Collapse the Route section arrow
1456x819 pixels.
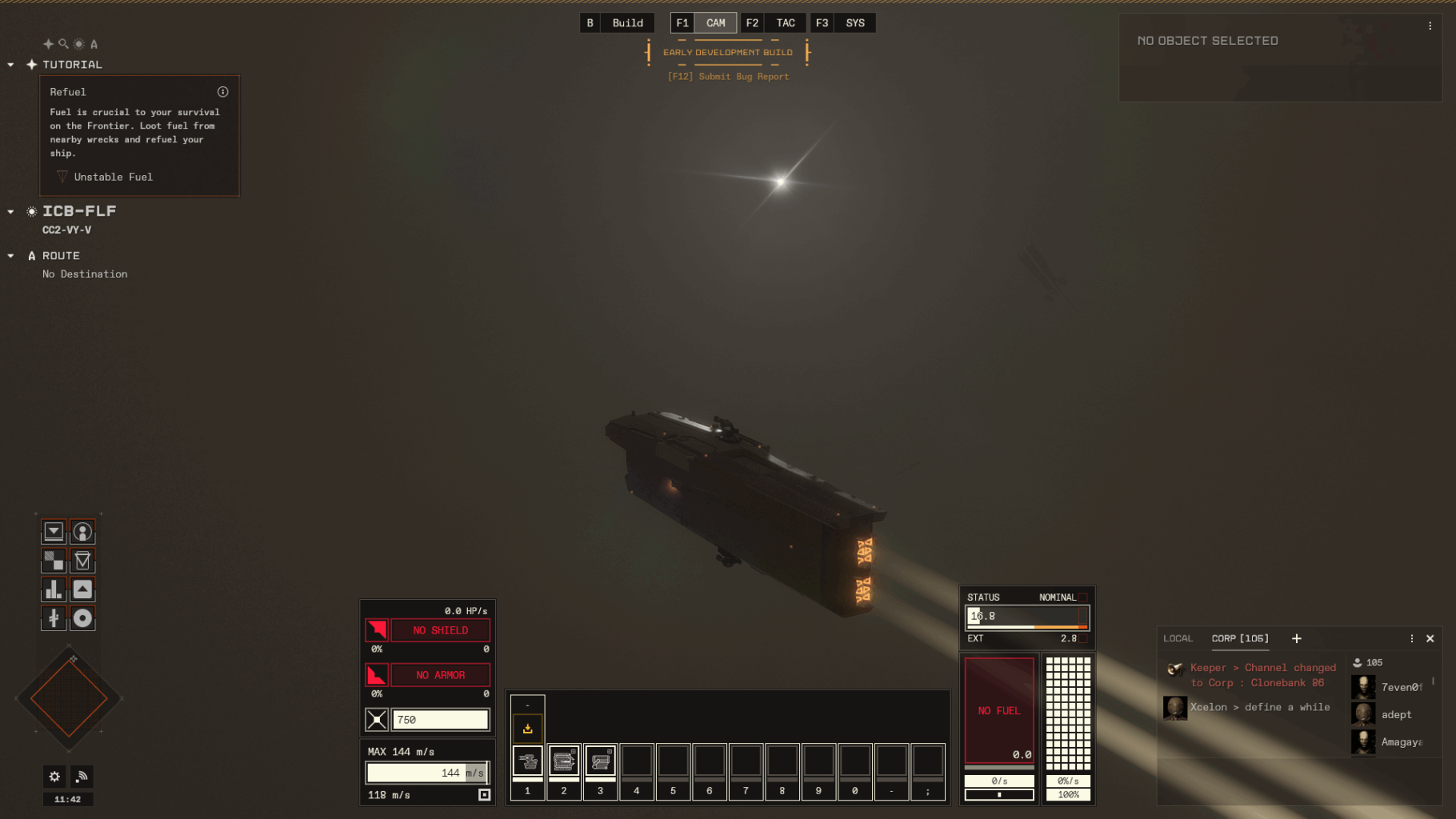pyautogui.click(x=10, y=256)
